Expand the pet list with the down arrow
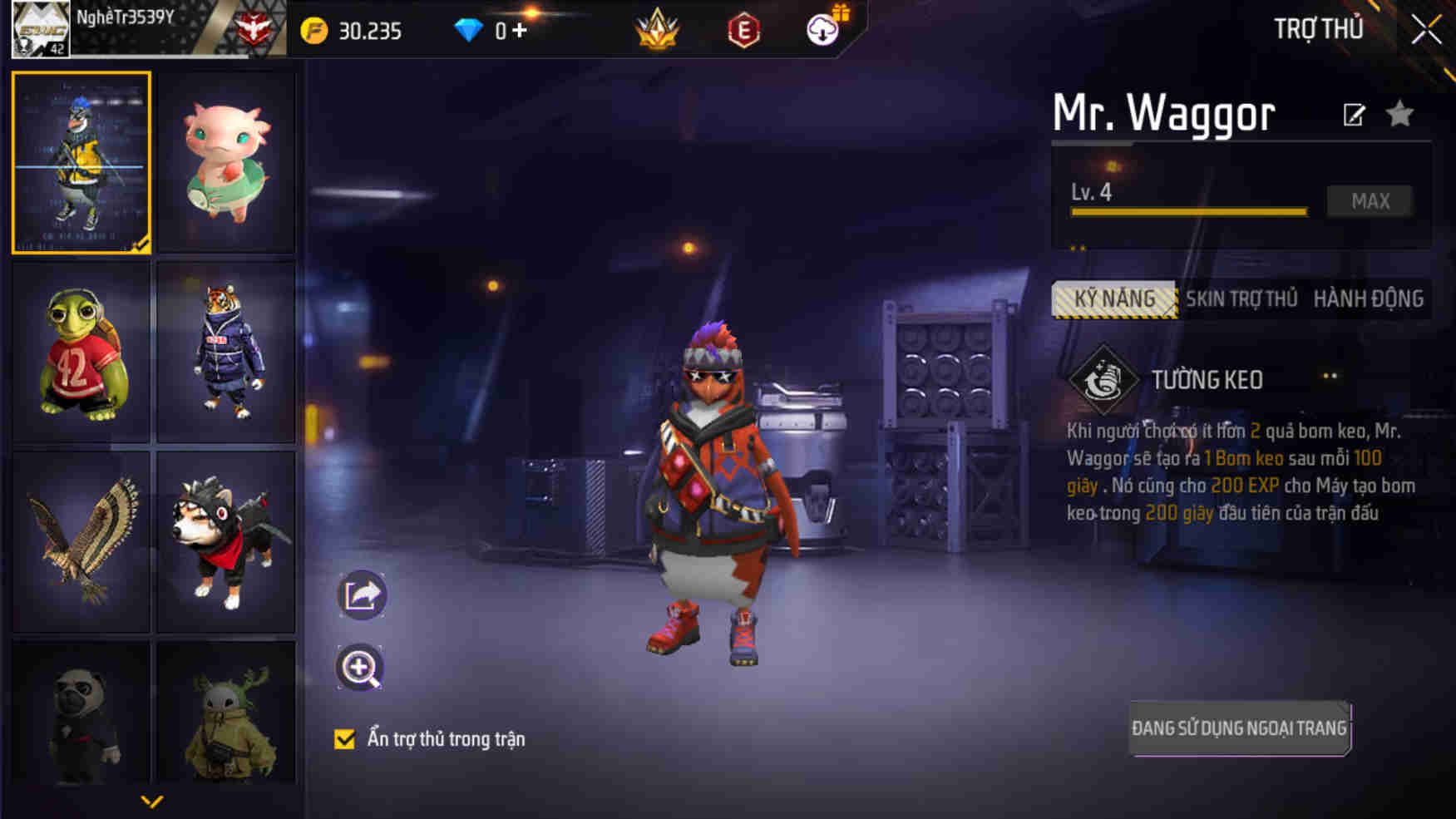Screen dimensions: 1456x819 [152, 802]
